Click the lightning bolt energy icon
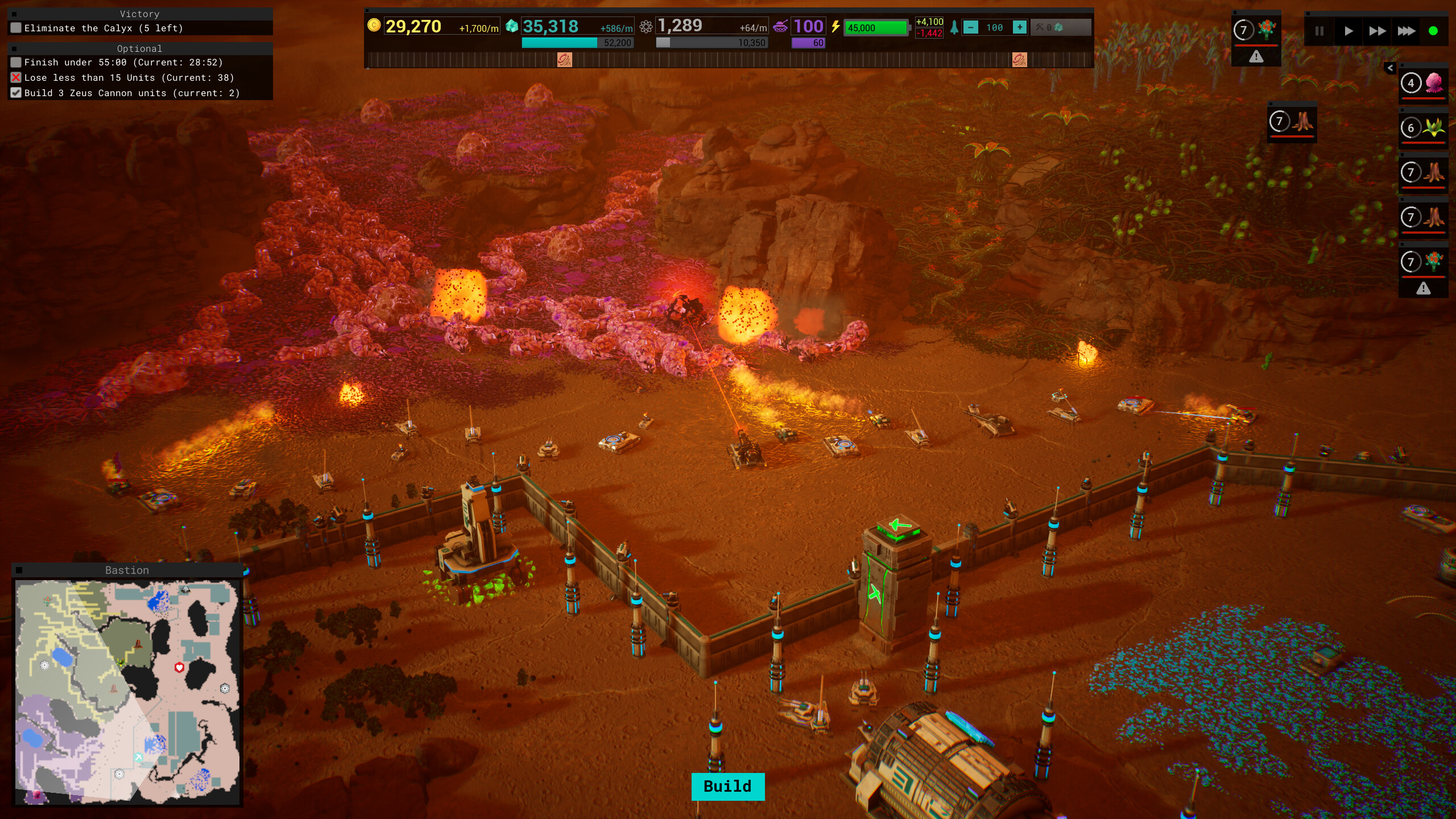The width and height of the screenshot is (1456, 819). tap(836, 26)
